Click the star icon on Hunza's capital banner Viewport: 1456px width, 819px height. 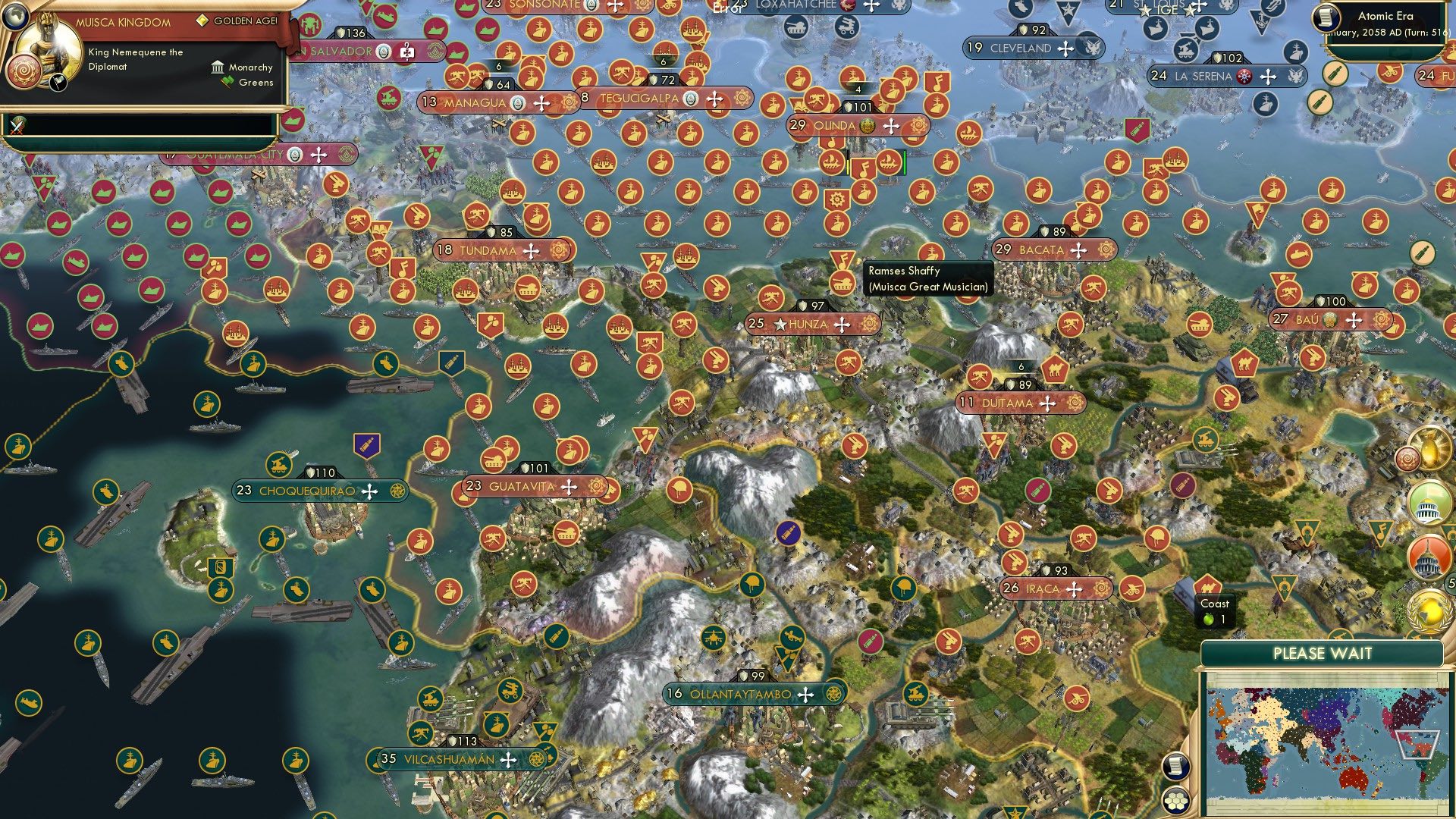coord(781,323)
